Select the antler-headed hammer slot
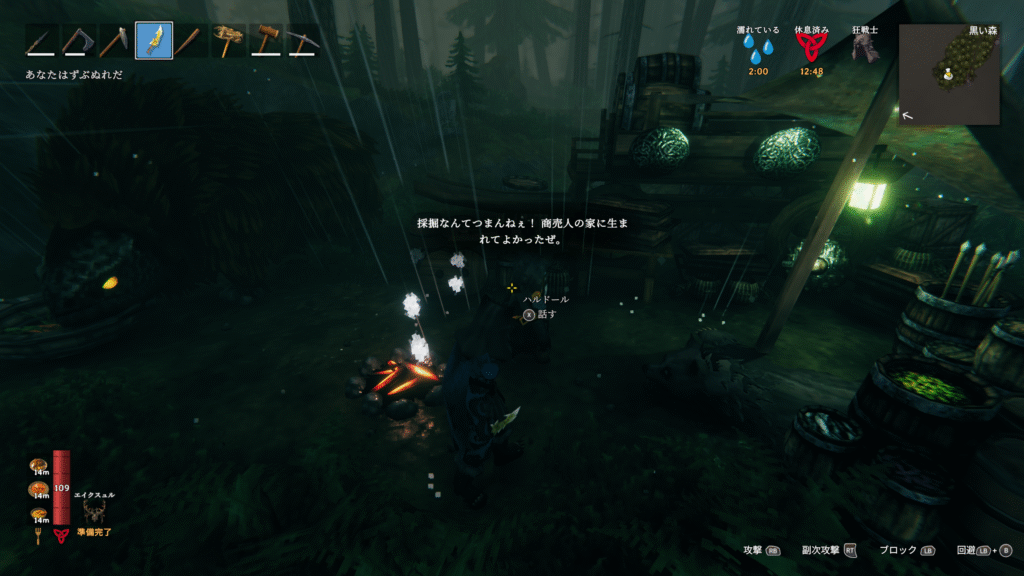Viewport: 1024px width, 576px height. point(229,41)
